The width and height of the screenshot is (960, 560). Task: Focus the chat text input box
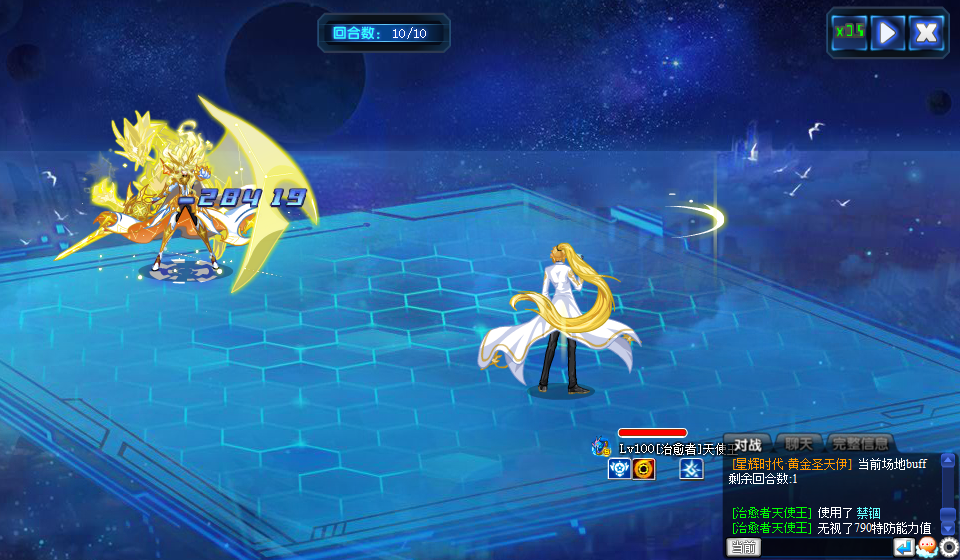(826, 547)
